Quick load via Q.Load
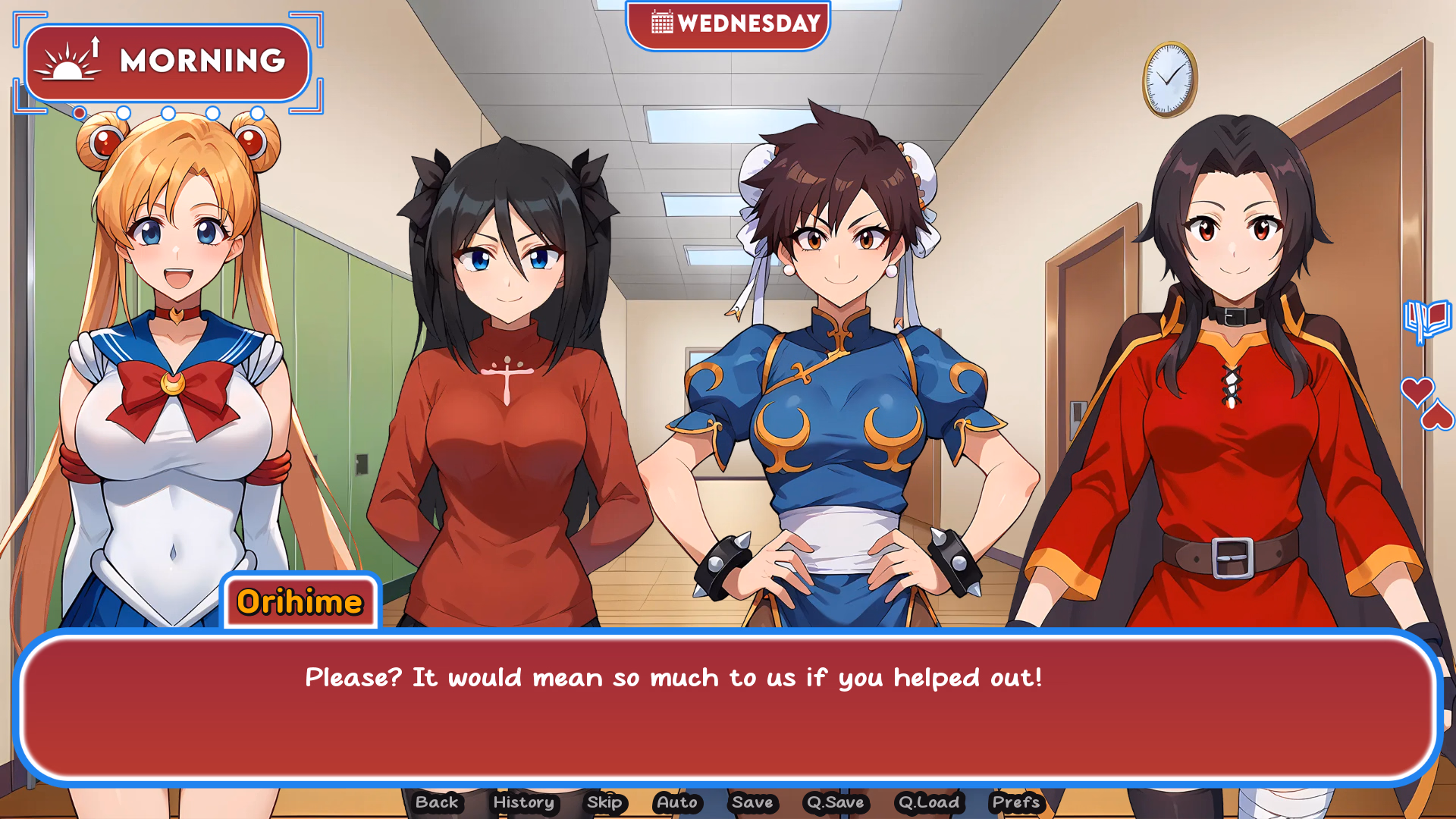The width and height of the screenshot is (1456, 819). pyautogui.click(x=928, y=802)
